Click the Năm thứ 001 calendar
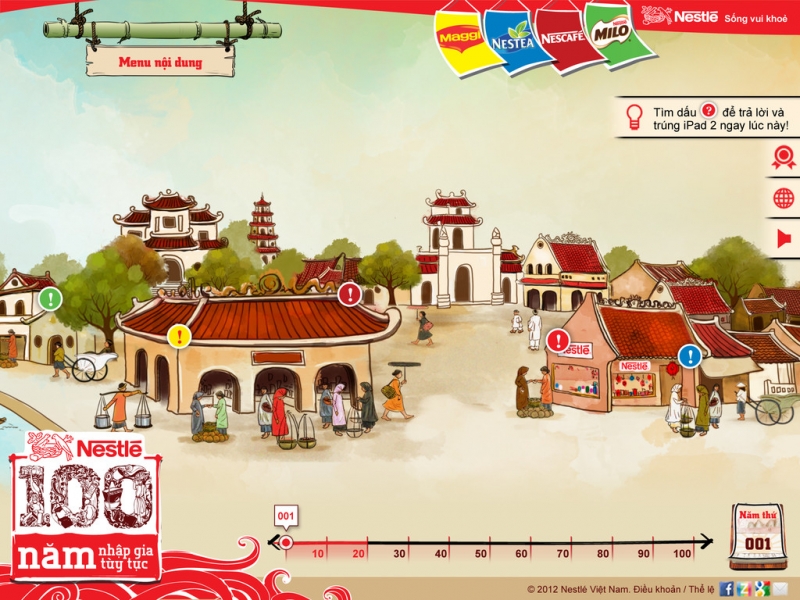 [756, 537]
